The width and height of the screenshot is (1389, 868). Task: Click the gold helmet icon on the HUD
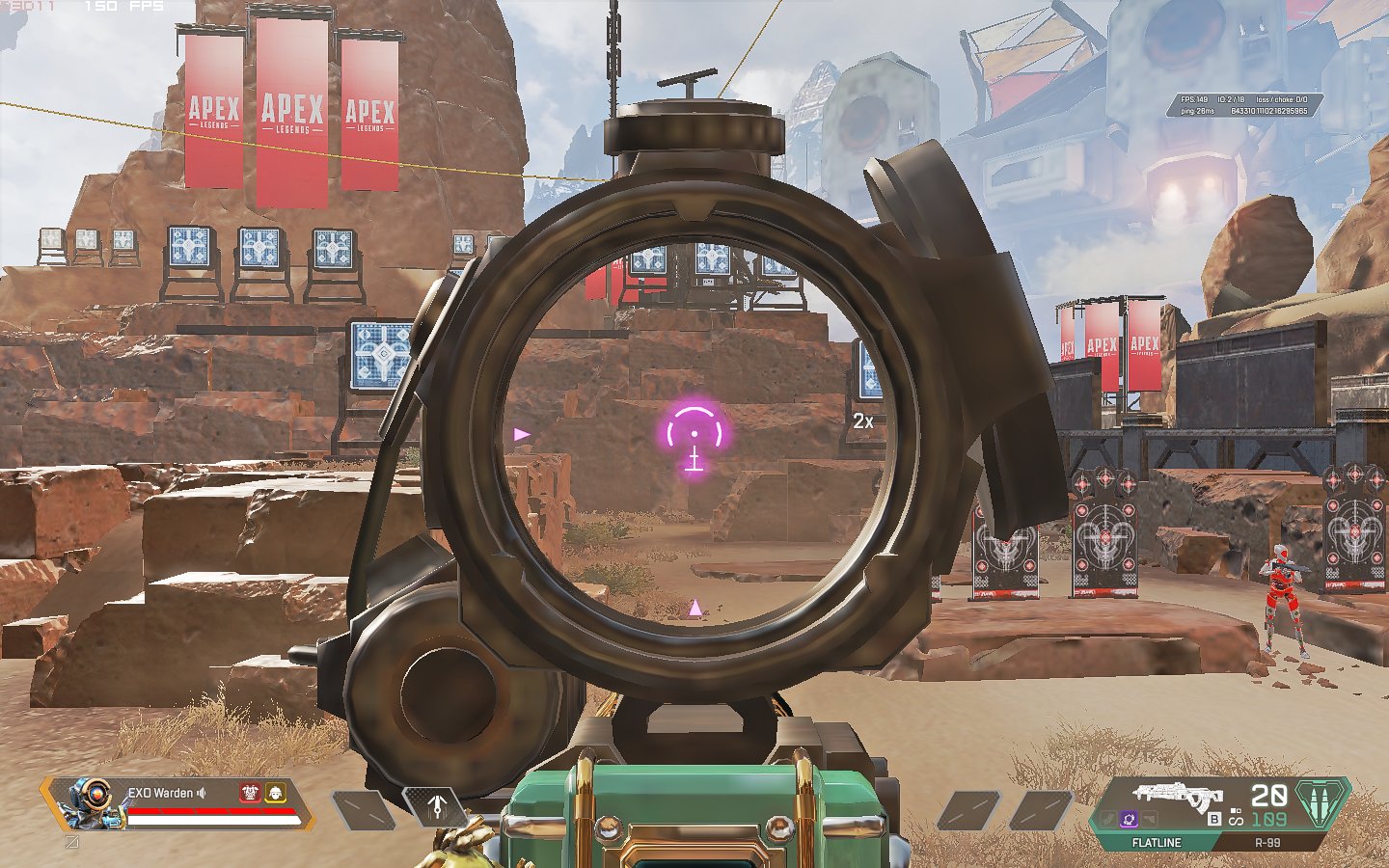[x=276, y=793]
